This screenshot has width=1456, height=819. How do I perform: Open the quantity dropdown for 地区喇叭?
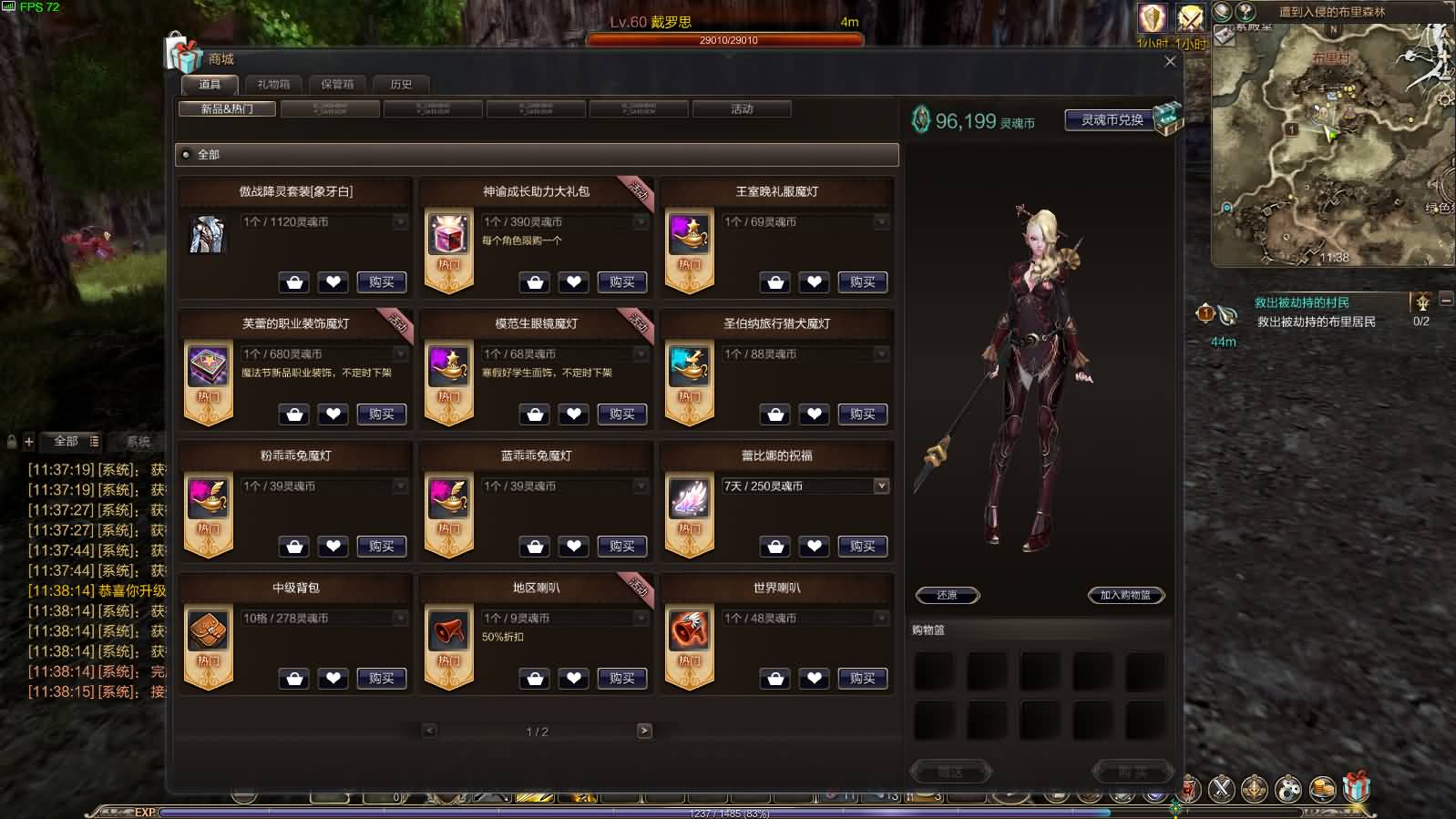(x=640, y=618)
